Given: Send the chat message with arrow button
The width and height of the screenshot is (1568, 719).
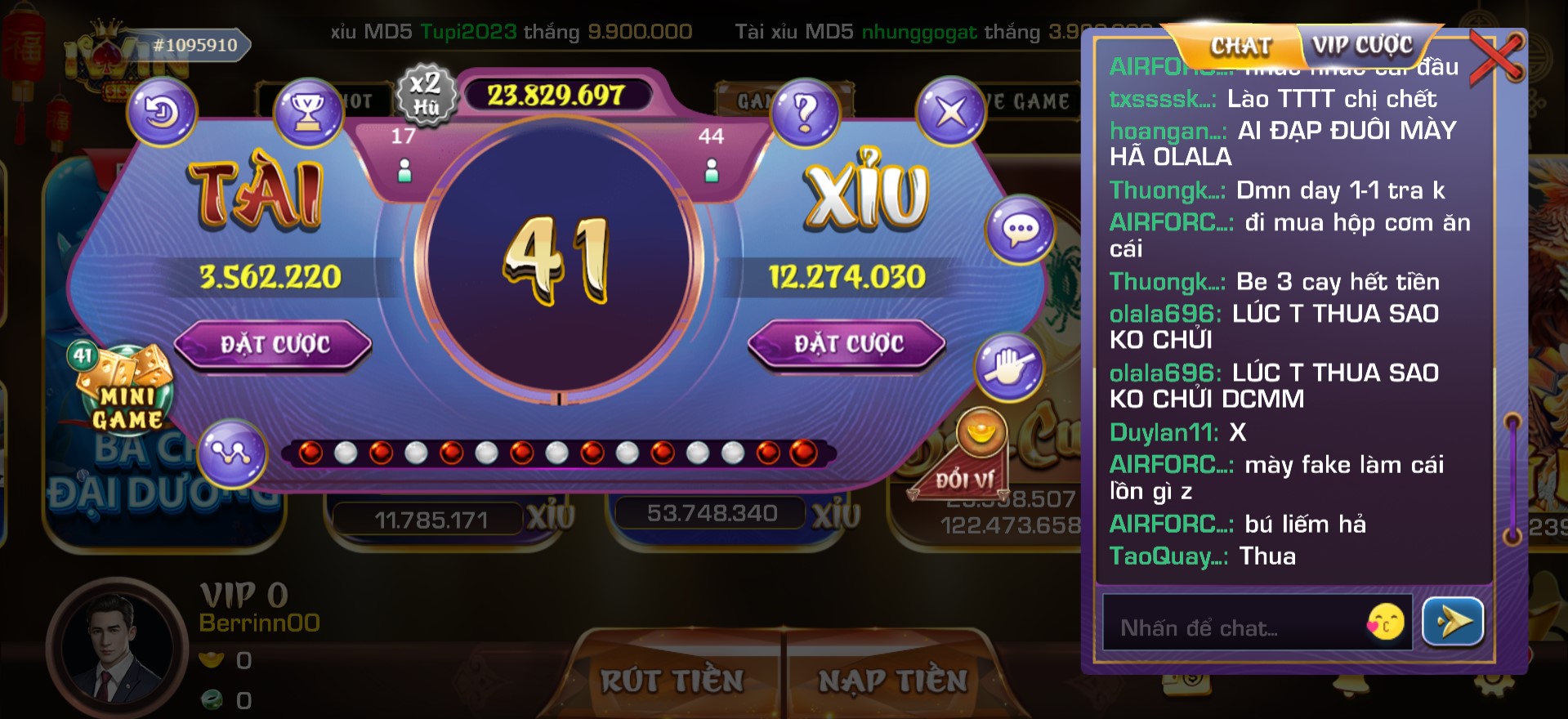Looking at the screenshot, I should point(1453,623).
